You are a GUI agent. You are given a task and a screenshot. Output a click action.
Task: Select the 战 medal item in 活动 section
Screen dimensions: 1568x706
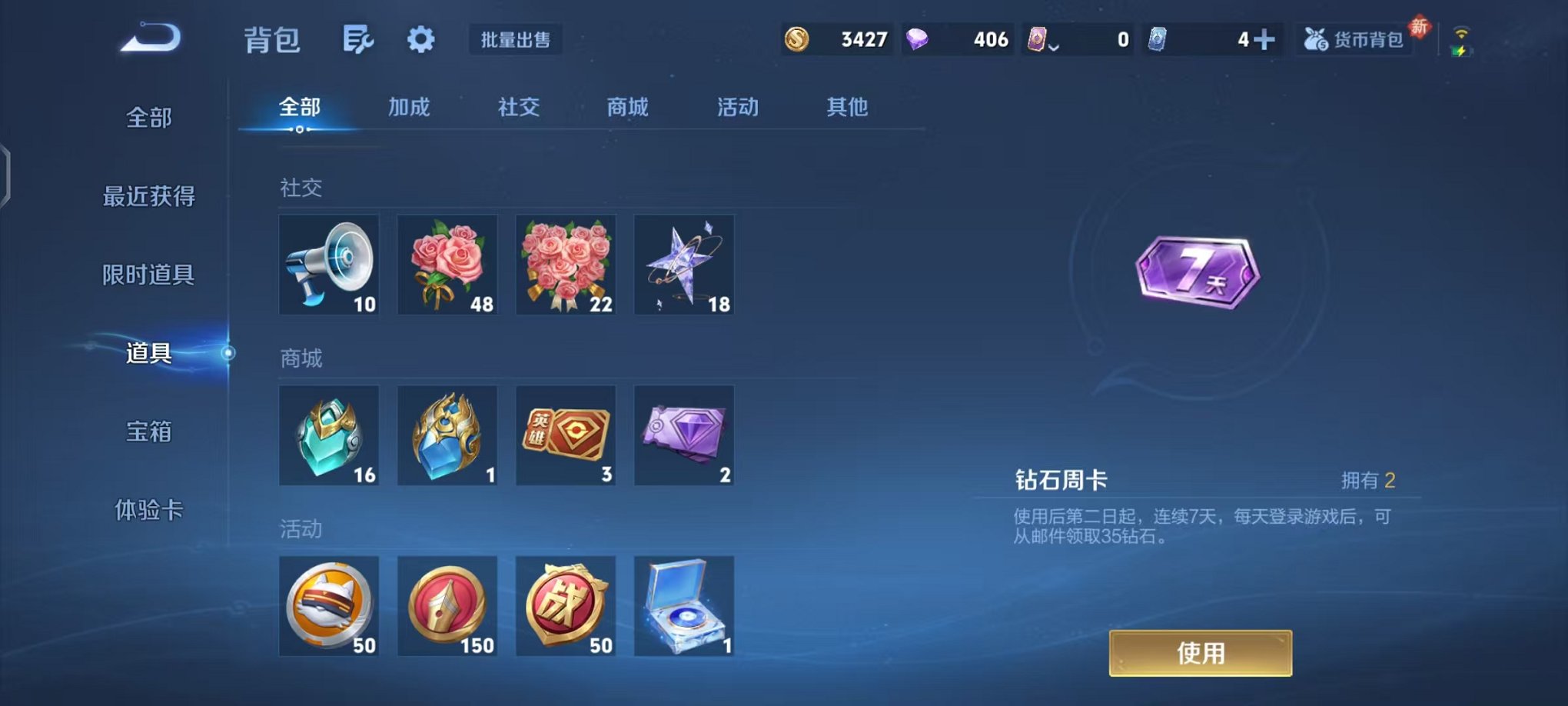tap(566, 607)
